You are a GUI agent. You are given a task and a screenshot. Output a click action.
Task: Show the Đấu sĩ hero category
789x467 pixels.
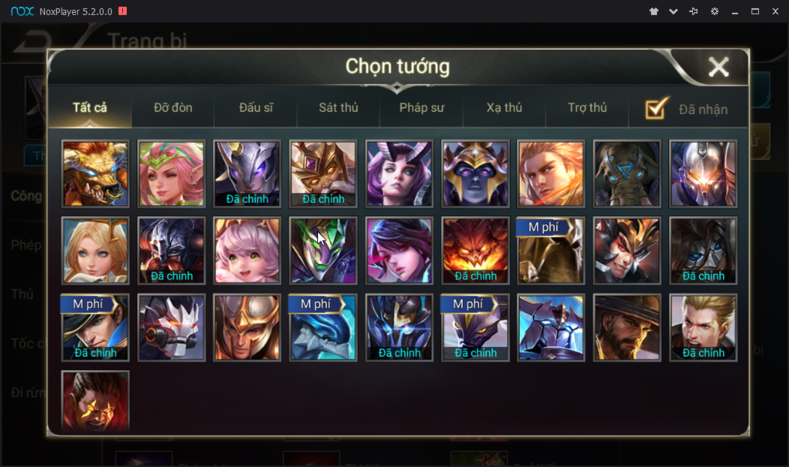tap(257, 108)
